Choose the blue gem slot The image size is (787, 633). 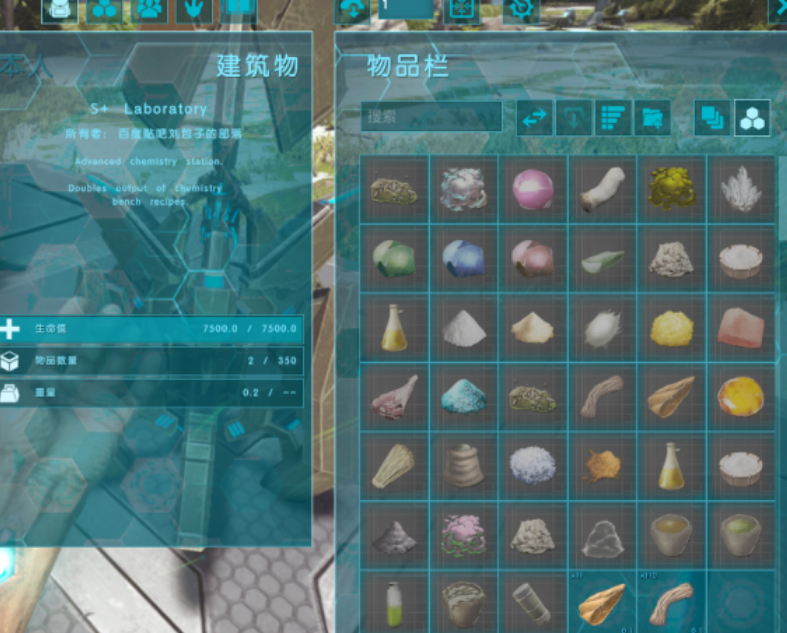click(463, 258)
